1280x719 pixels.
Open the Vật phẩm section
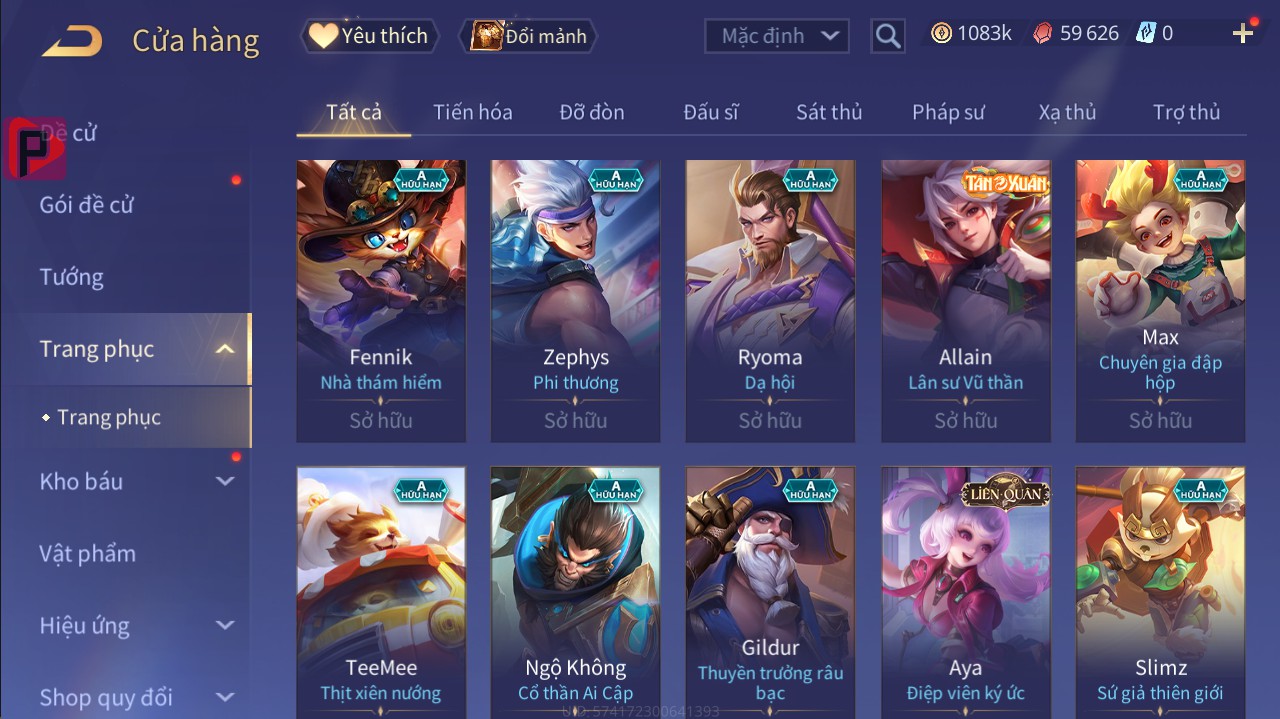[x=88, y=553]
